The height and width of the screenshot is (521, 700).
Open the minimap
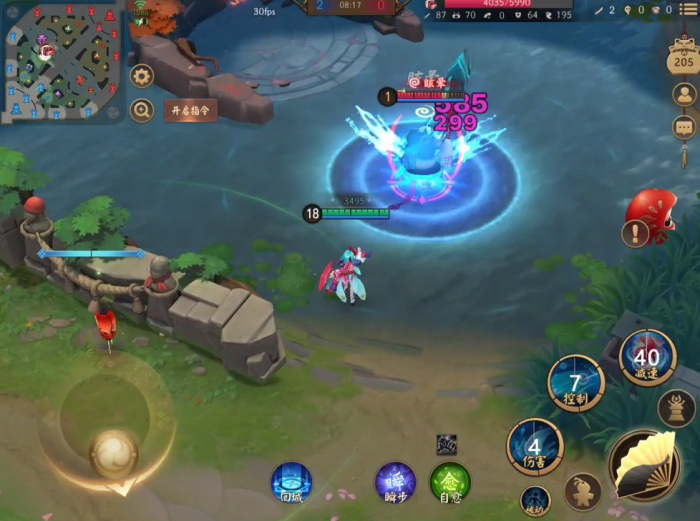pos(62,62)
